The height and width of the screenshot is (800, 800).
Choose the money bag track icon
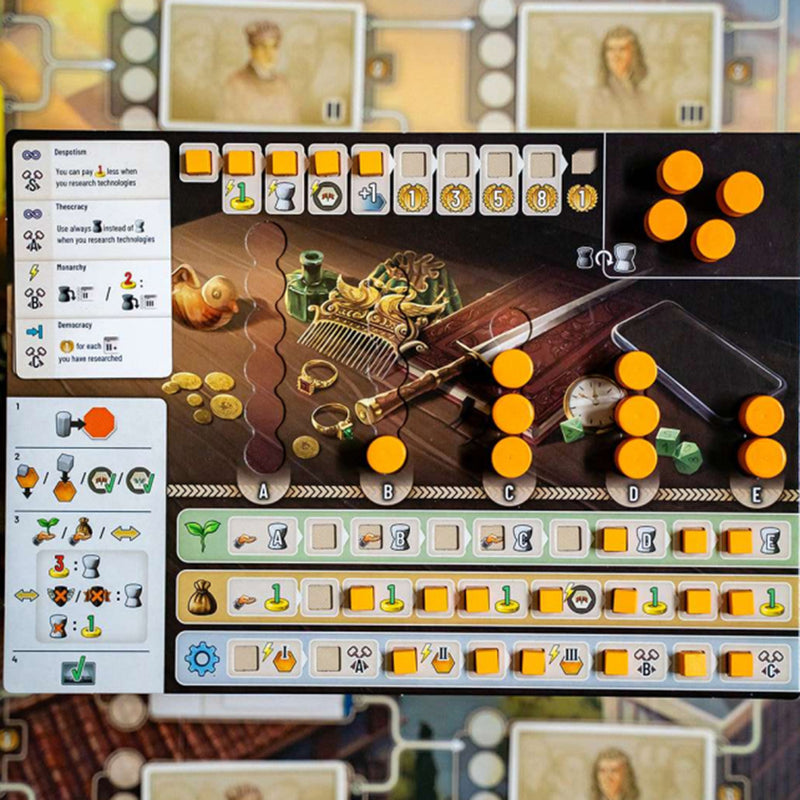202,598
